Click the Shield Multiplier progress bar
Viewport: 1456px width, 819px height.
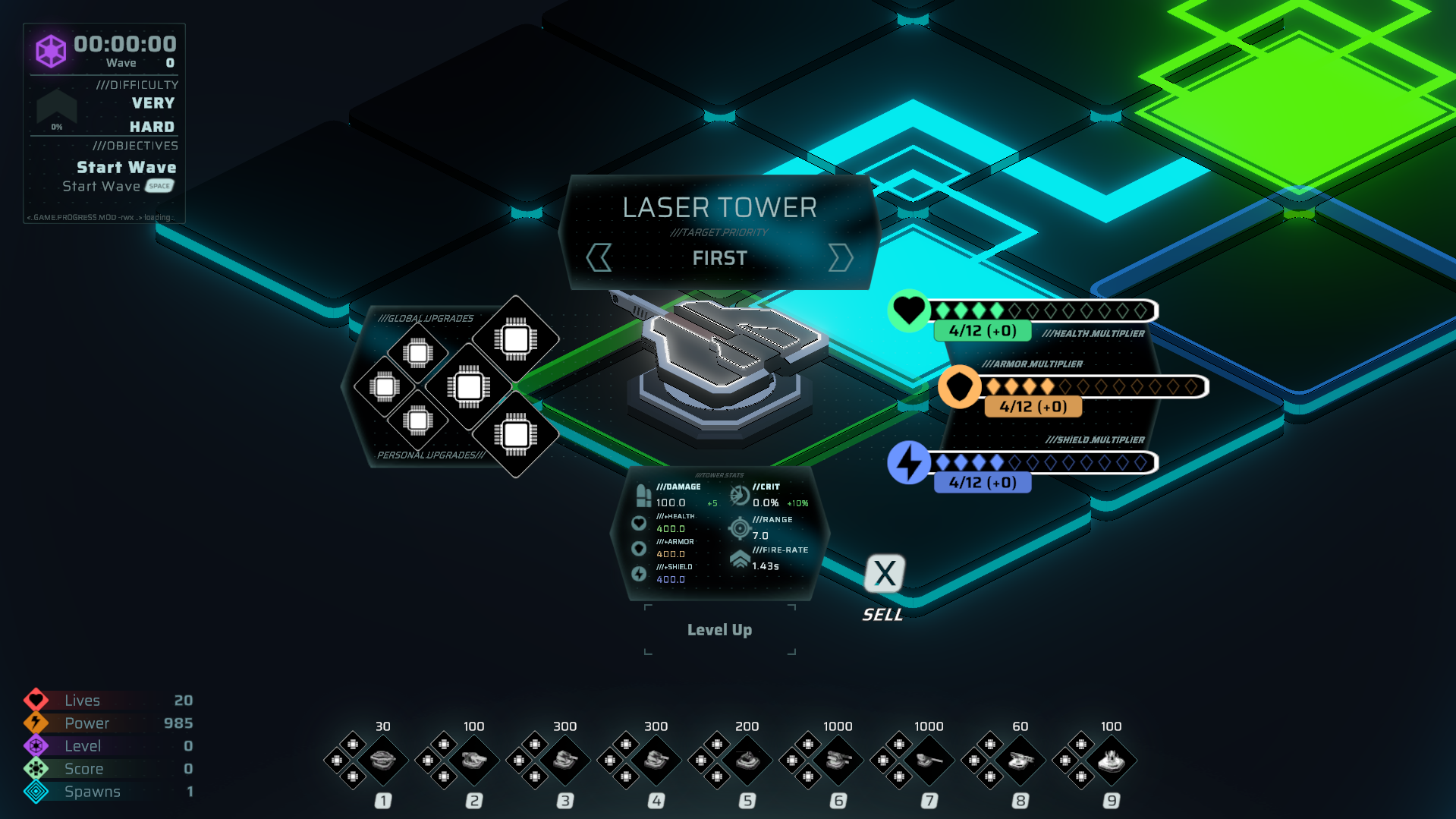point(1039,461)
